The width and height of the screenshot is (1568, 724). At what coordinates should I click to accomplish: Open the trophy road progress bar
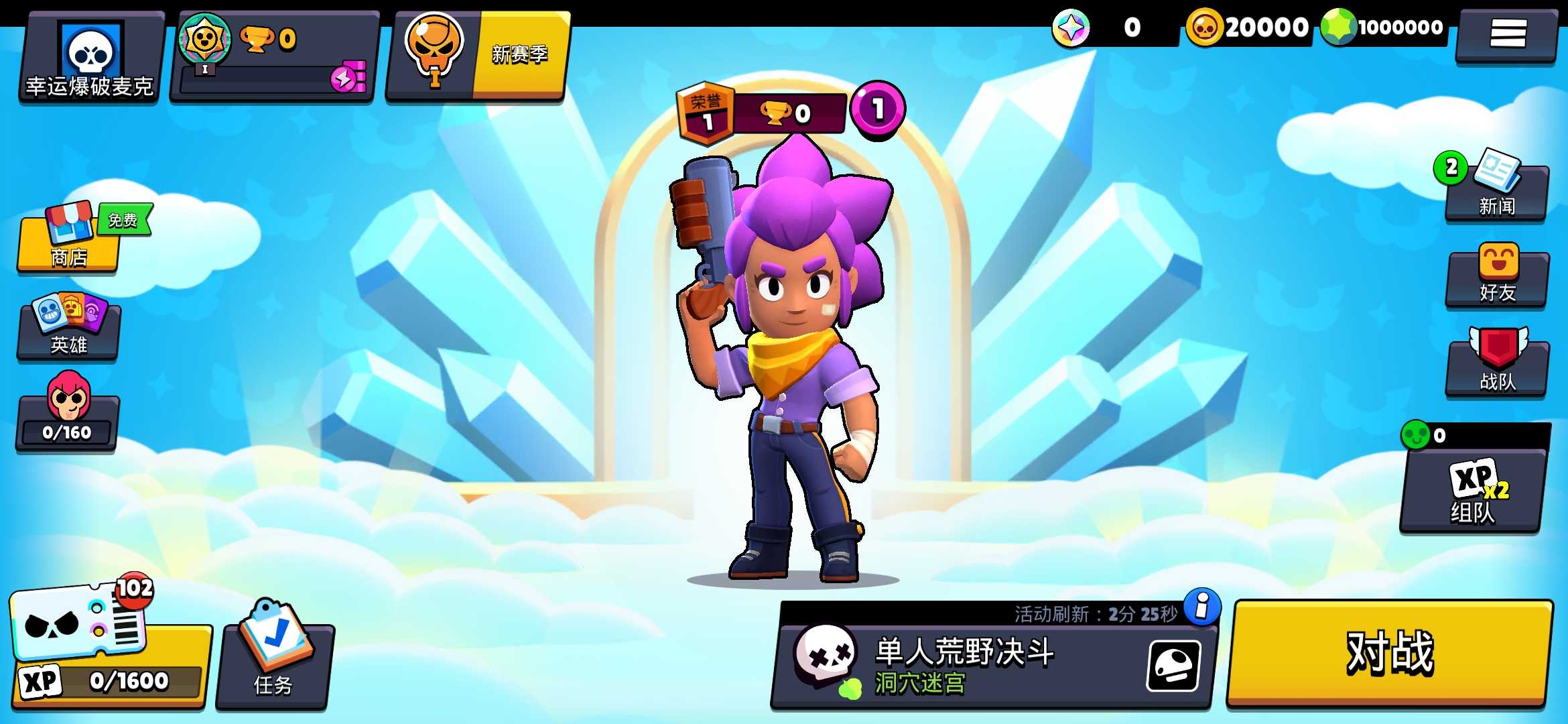tap(268, 57)
